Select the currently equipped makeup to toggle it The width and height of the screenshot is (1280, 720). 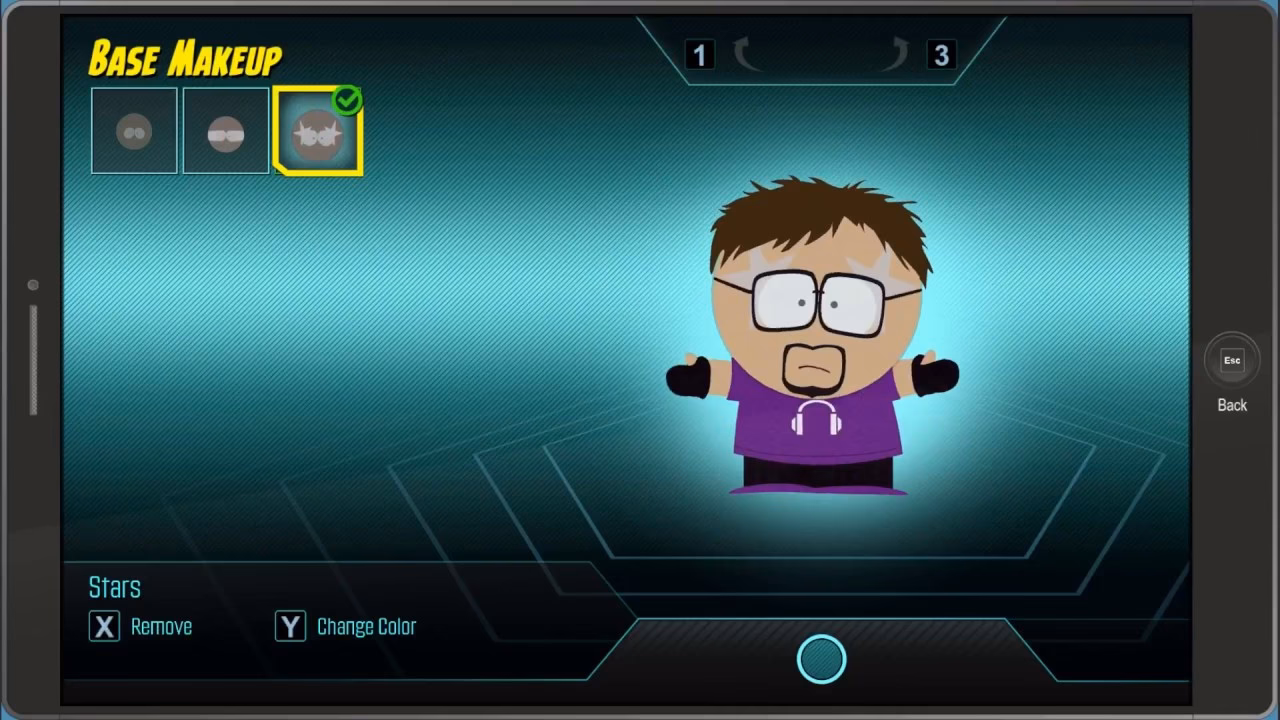point(317,130)
